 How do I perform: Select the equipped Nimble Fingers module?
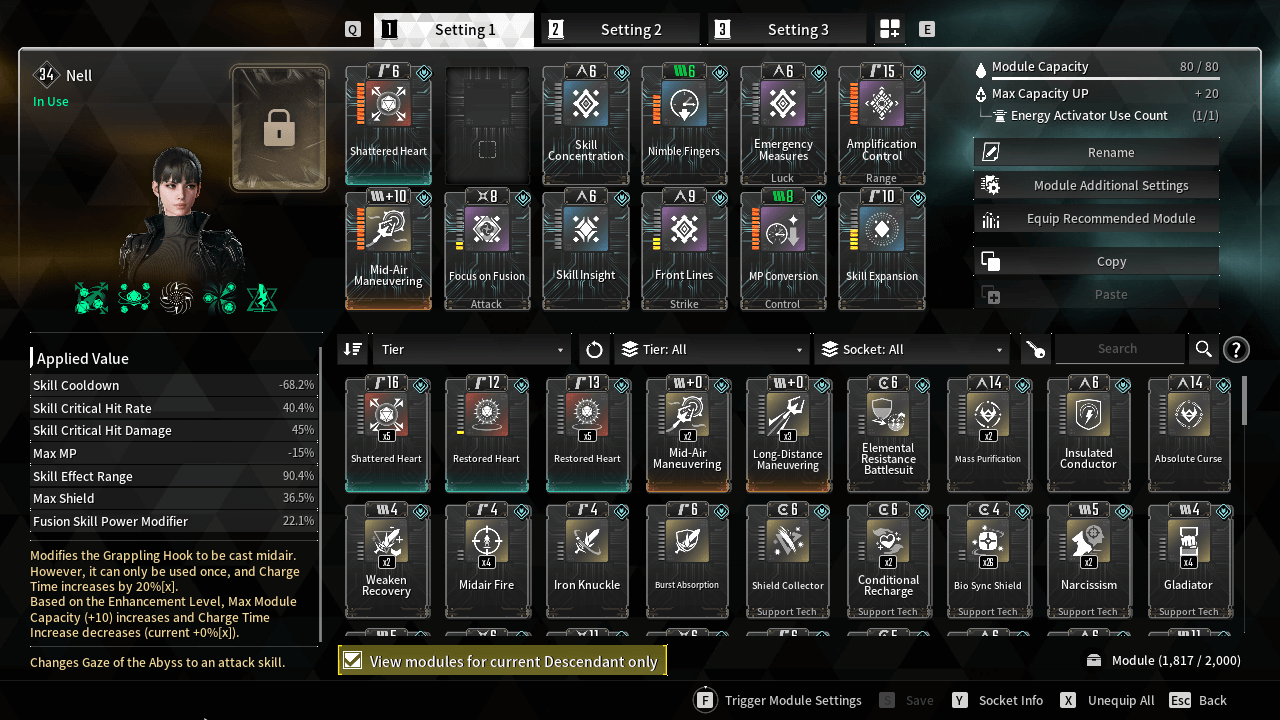[x=684, y=125]
